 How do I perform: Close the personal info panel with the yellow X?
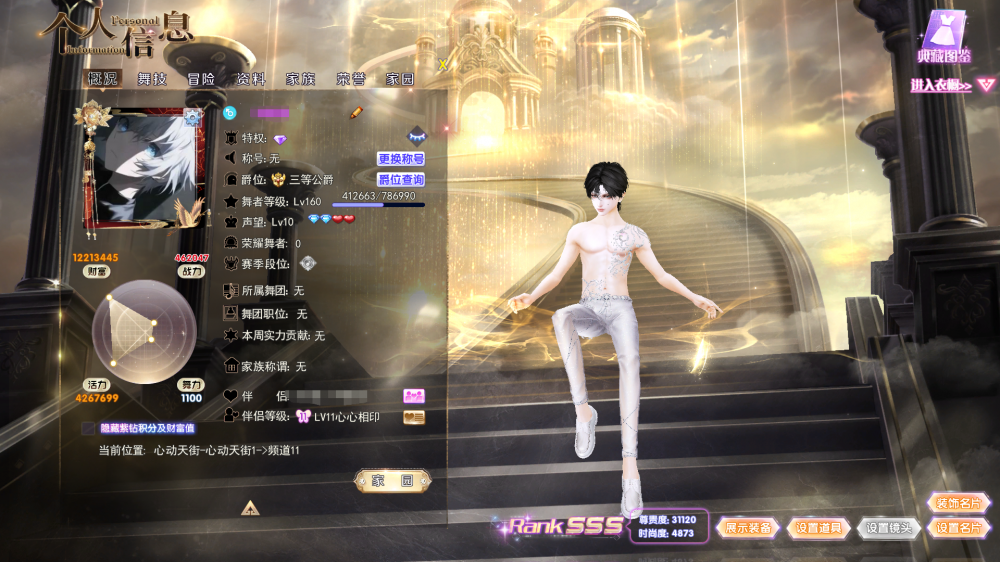(443, 65)
